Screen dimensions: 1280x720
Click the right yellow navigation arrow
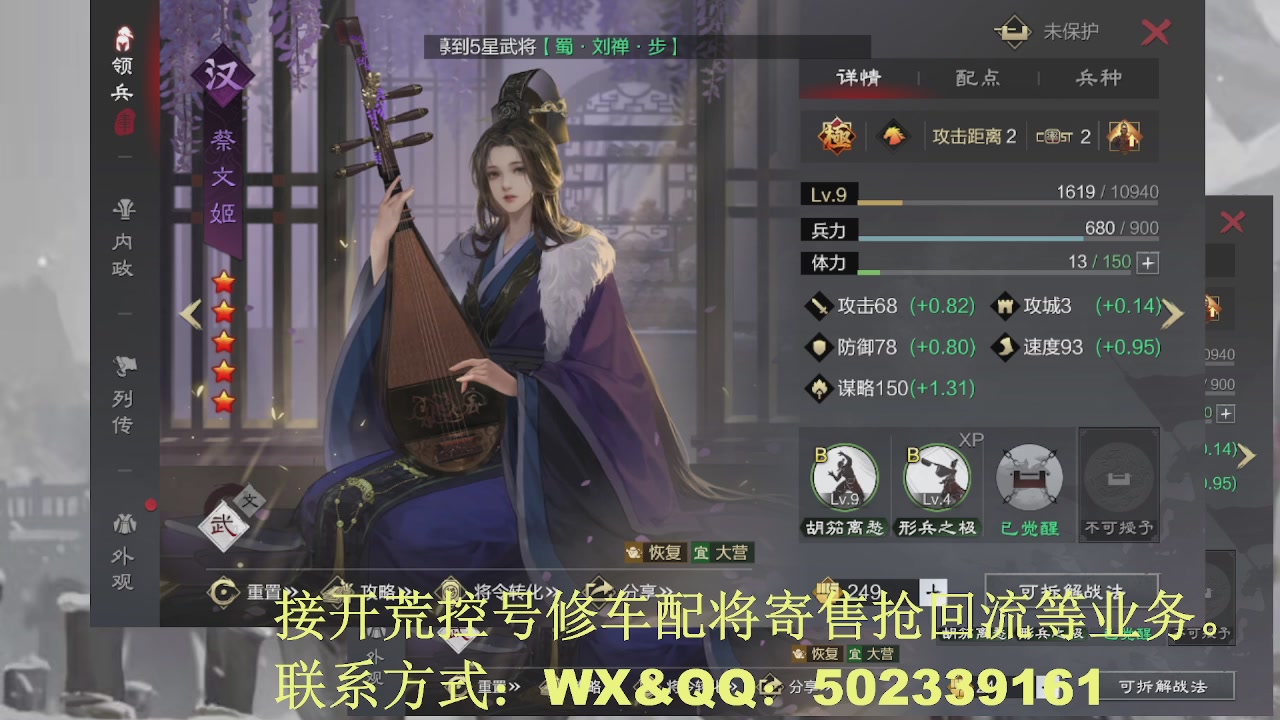[1172, 313]
